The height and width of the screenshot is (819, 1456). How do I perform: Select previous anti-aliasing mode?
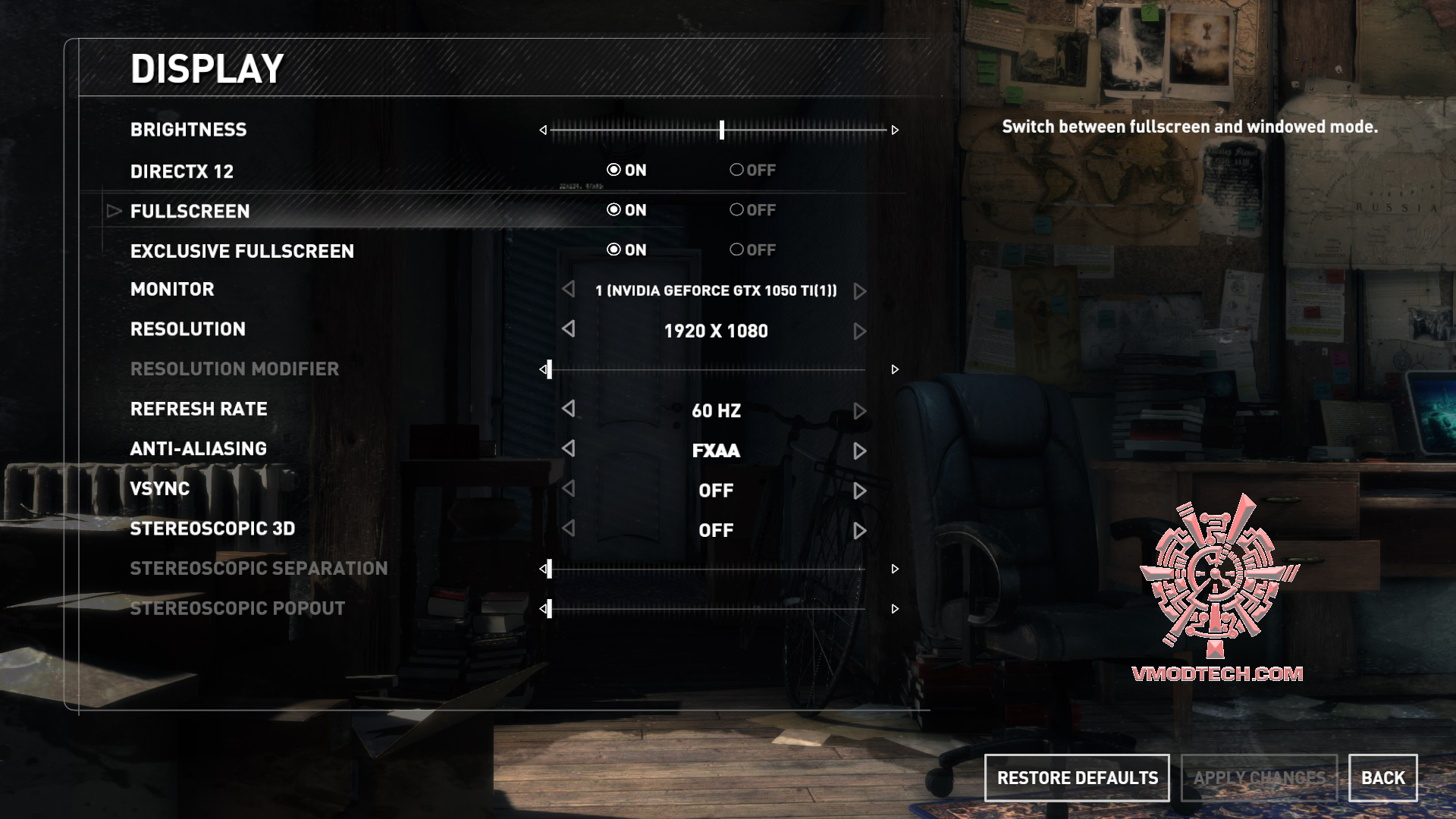[x=569, y=449]
